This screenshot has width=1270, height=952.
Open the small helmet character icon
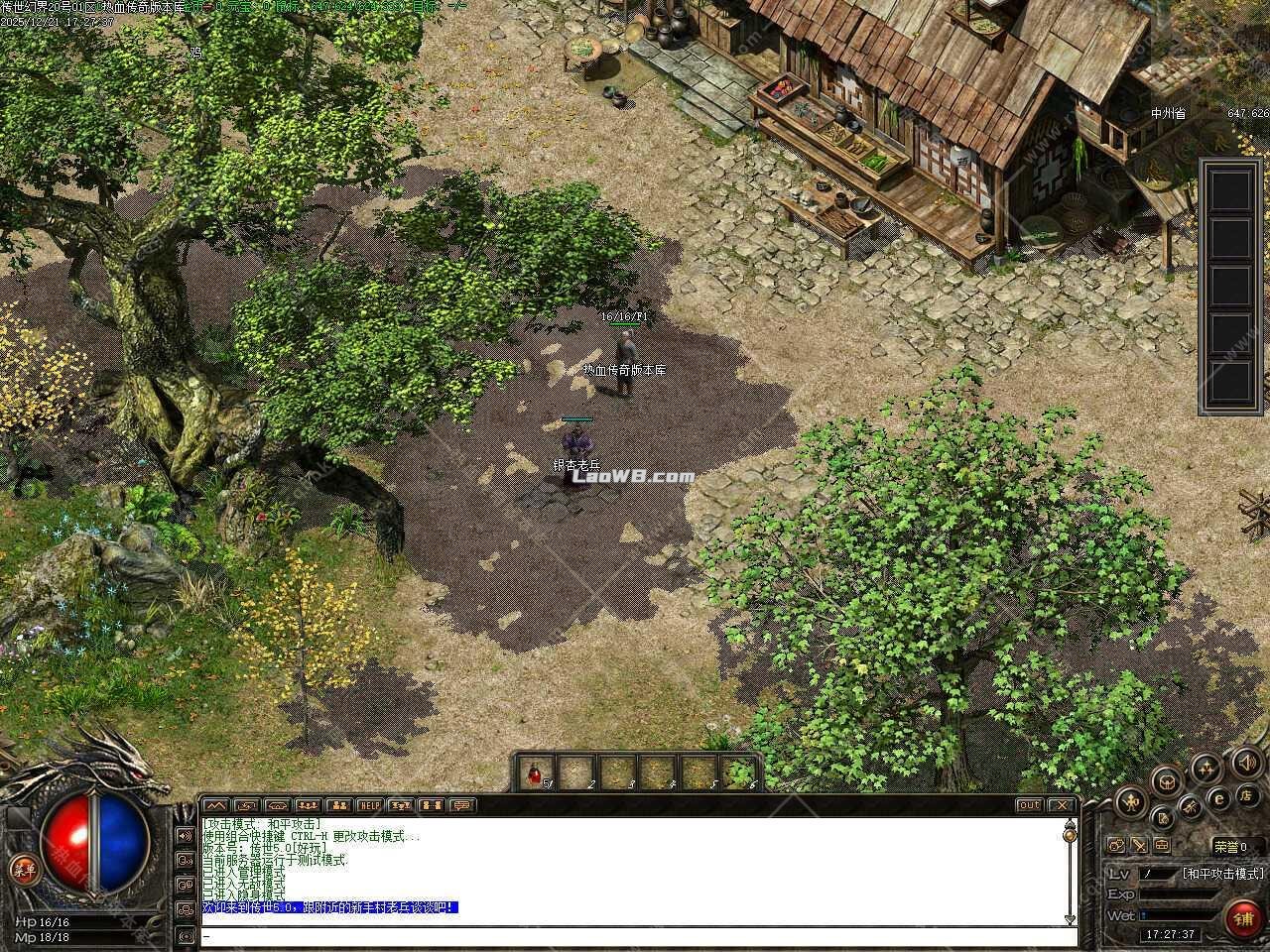pos(1116,845)
